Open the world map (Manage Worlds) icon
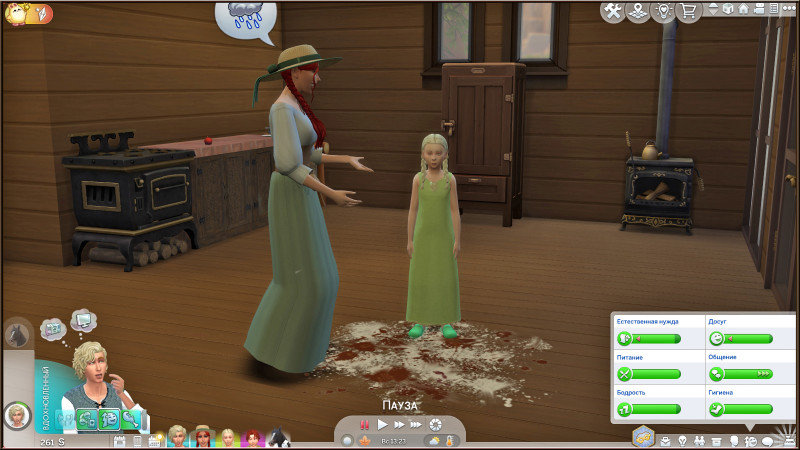Screen dimensions: 800x450 tap(637, 11)
